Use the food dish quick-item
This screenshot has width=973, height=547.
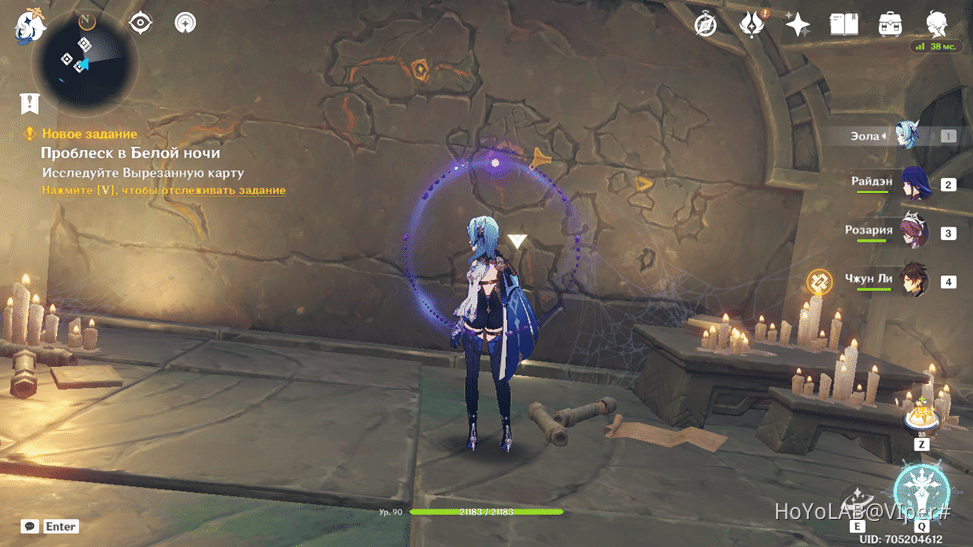(921, 414)
